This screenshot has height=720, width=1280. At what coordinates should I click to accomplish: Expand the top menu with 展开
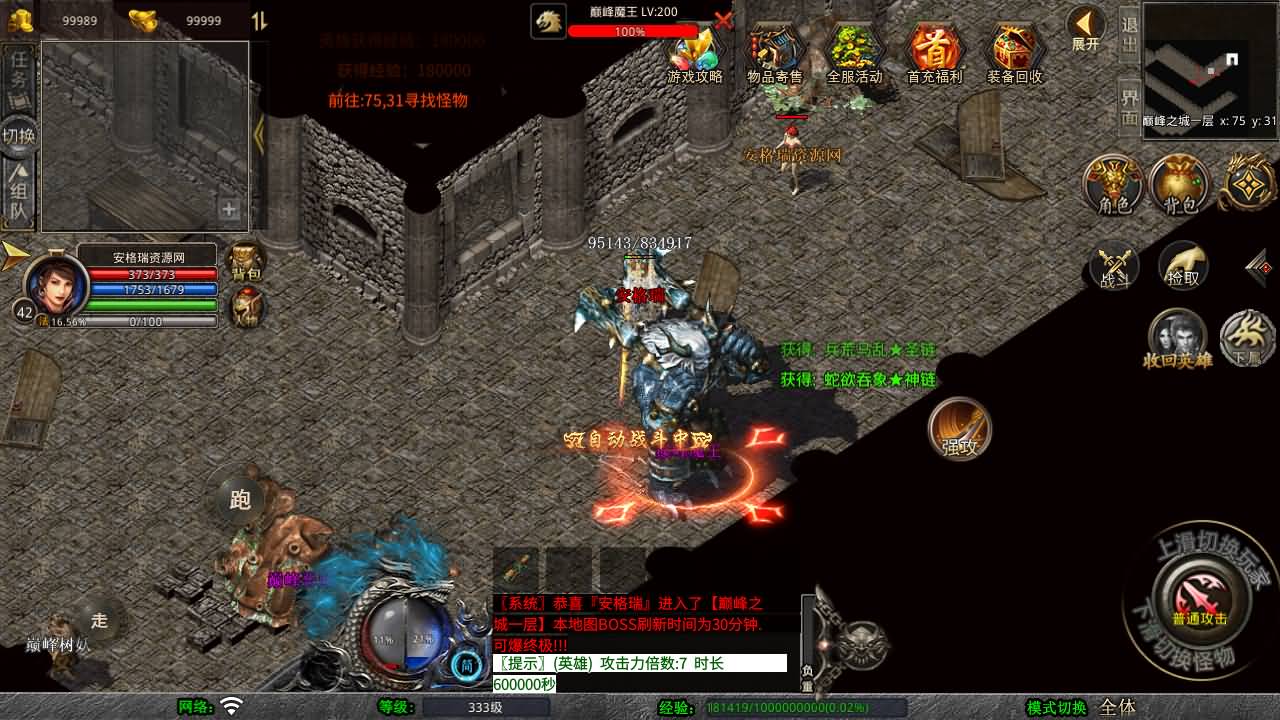tap(1085, 28)
